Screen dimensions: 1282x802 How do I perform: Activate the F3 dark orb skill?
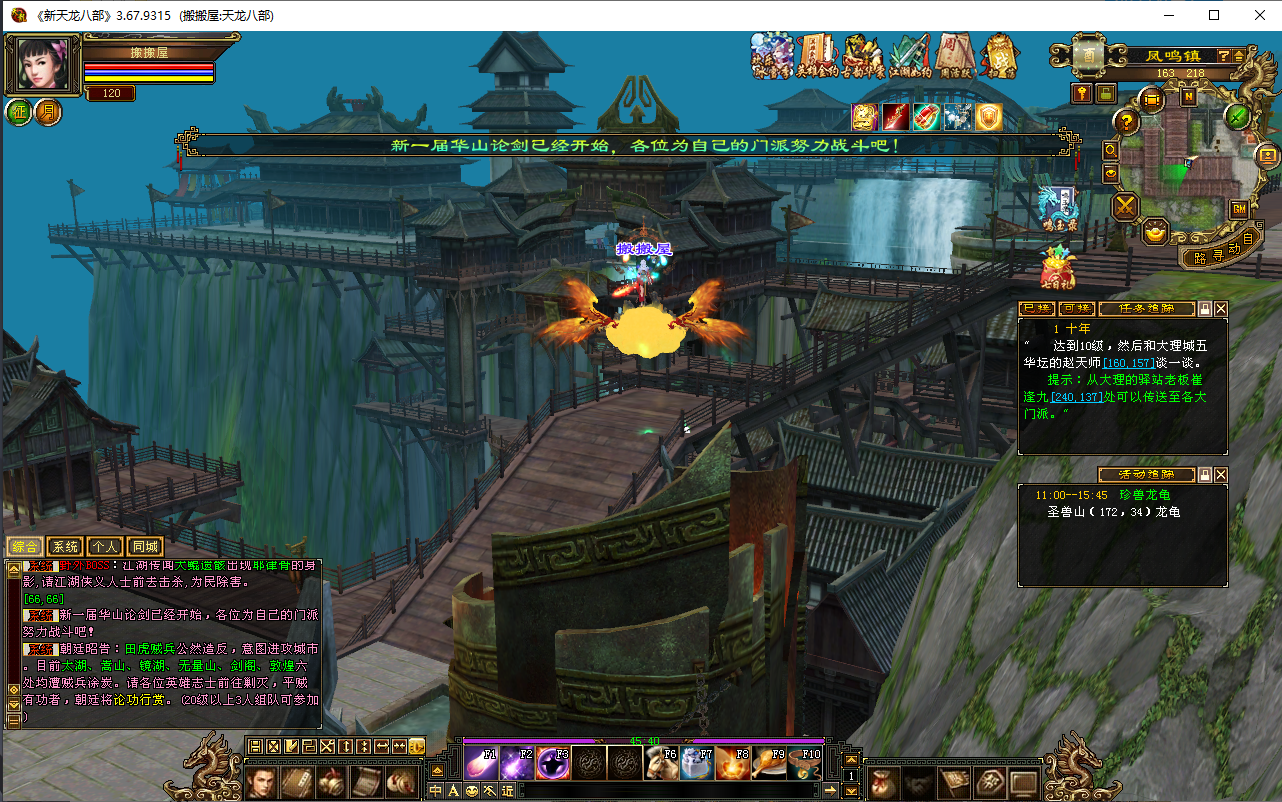coord(553,763)
